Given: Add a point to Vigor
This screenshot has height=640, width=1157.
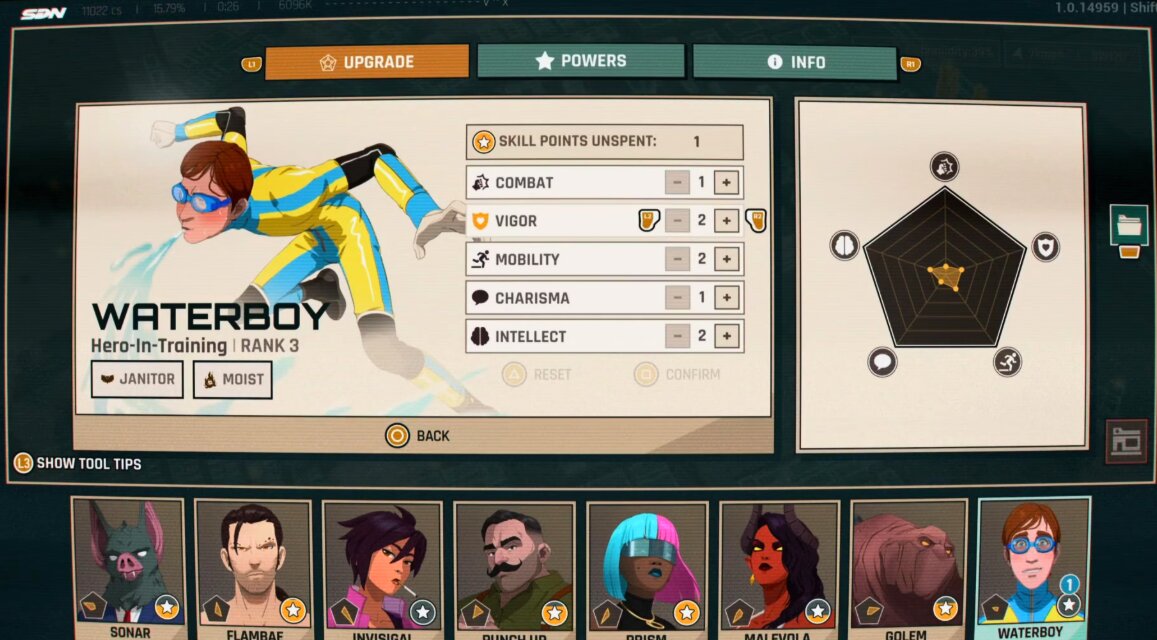Looking at the screenshot, I should (727, 221).
